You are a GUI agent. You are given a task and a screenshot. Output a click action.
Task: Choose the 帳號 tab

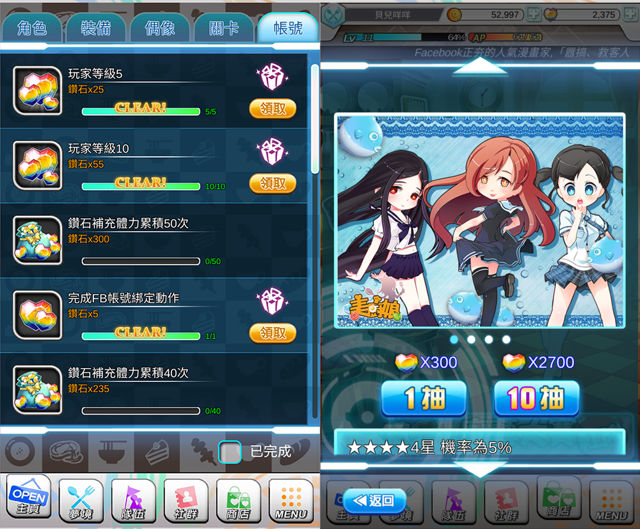click(x=287, y=27)
